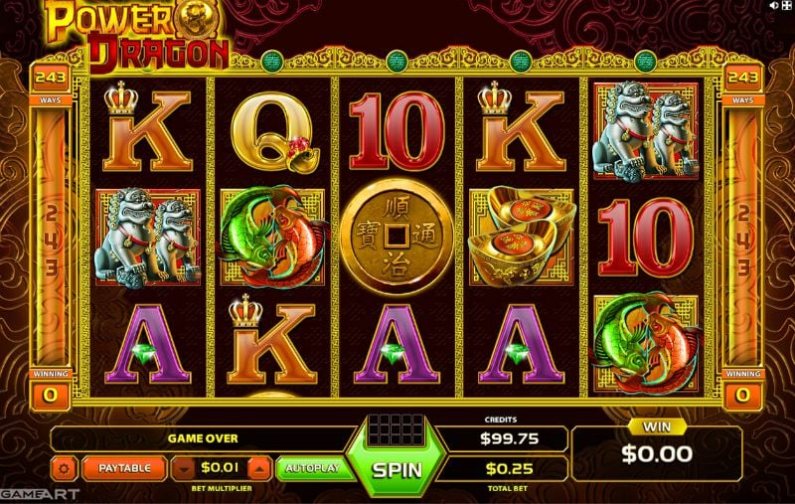
Task: Start Autoplay mode
Action: click(x=311, y=467)
